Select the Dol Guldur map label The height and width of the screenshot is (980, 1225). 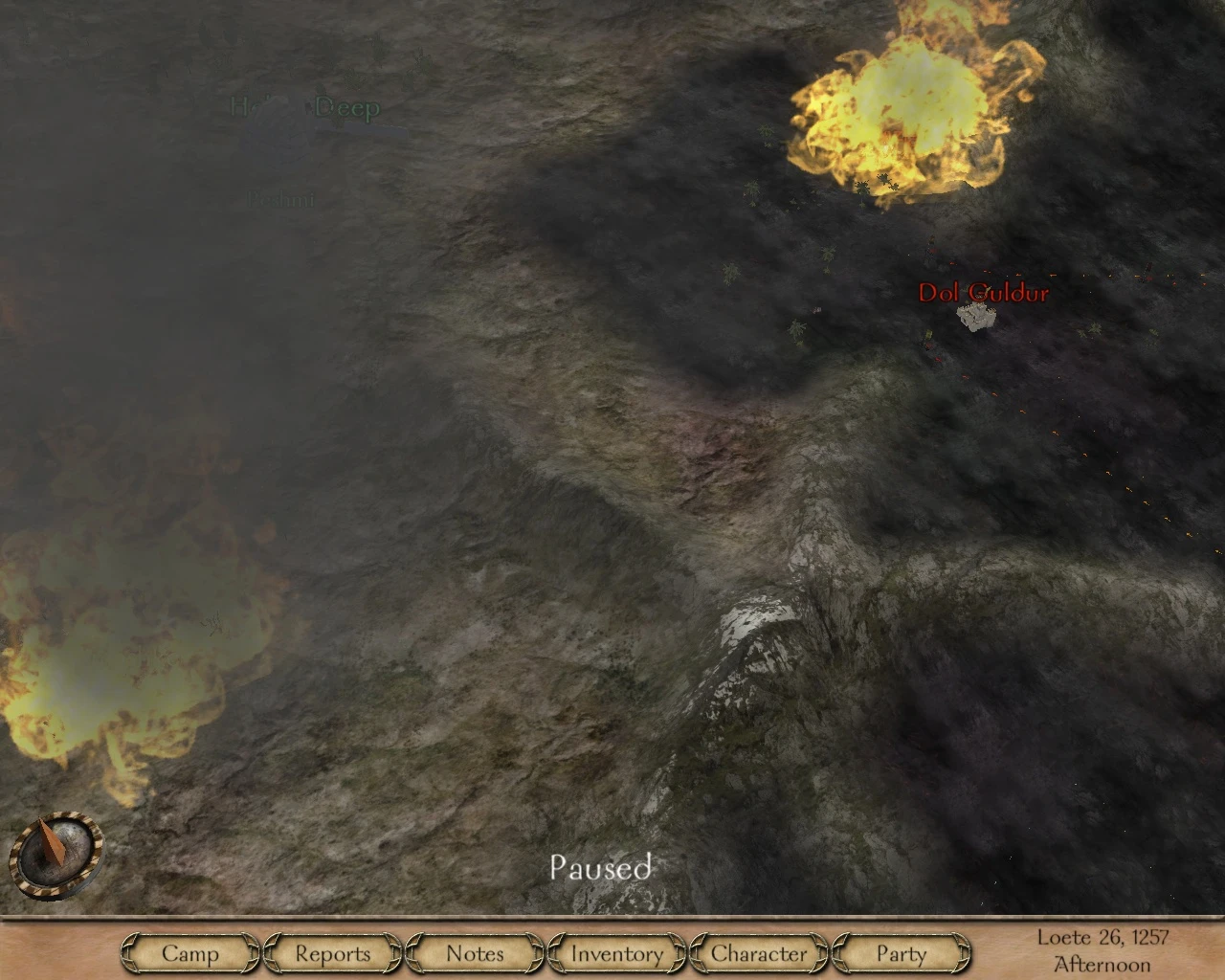coord(983,293)
